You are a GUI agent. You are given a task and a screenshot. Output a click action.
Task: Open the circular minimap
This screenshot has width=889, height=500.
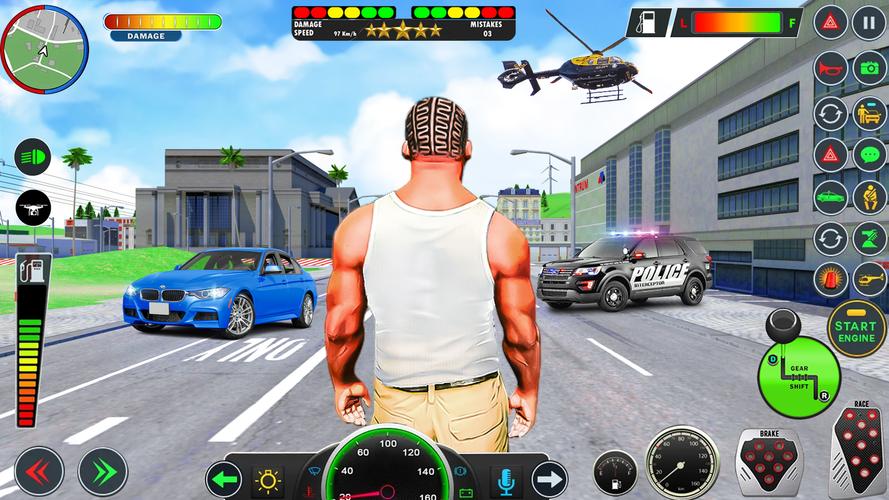(44, 45)
